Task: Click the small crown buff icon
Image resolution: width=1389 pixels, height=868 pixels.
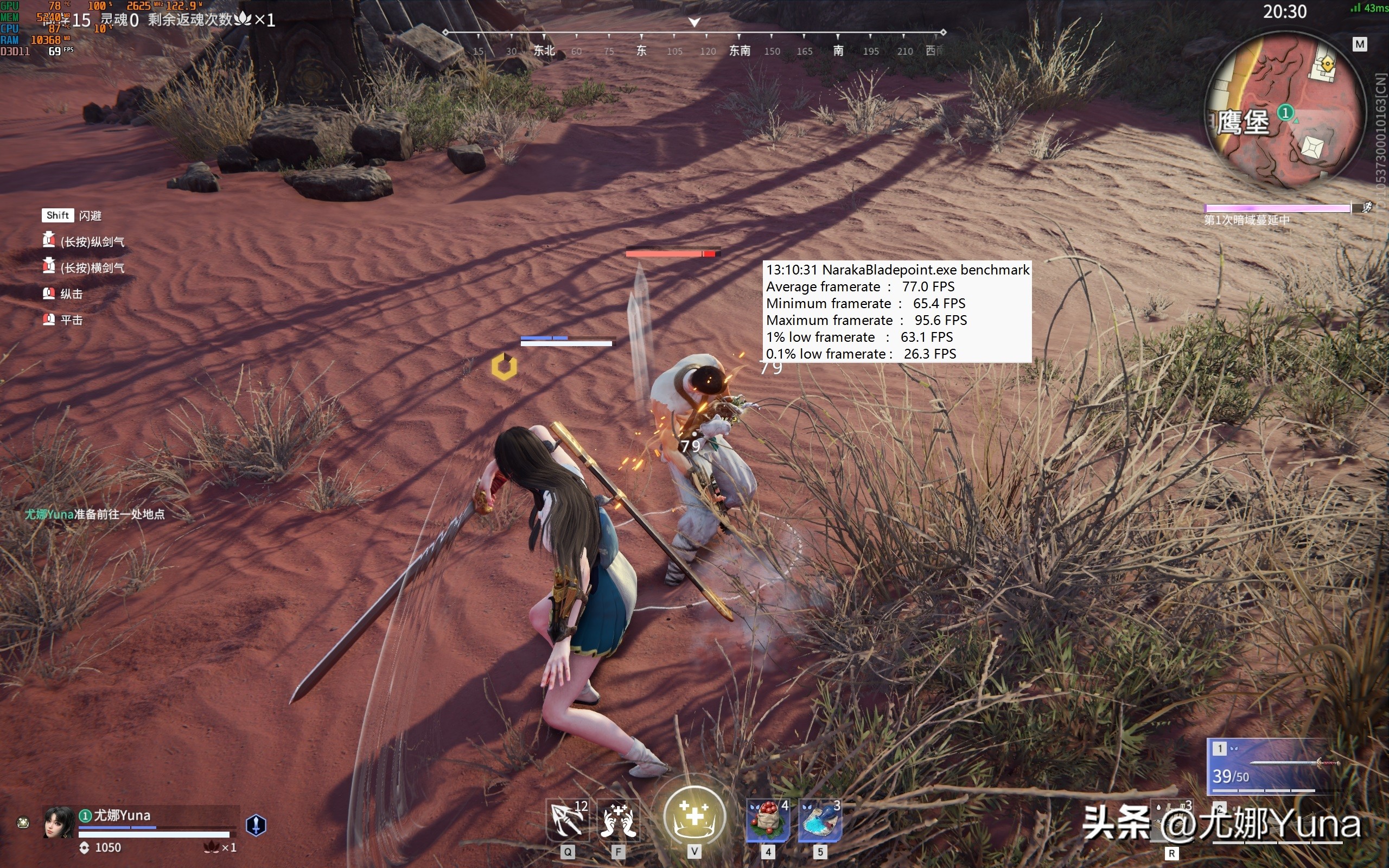Action: (23, 822)
